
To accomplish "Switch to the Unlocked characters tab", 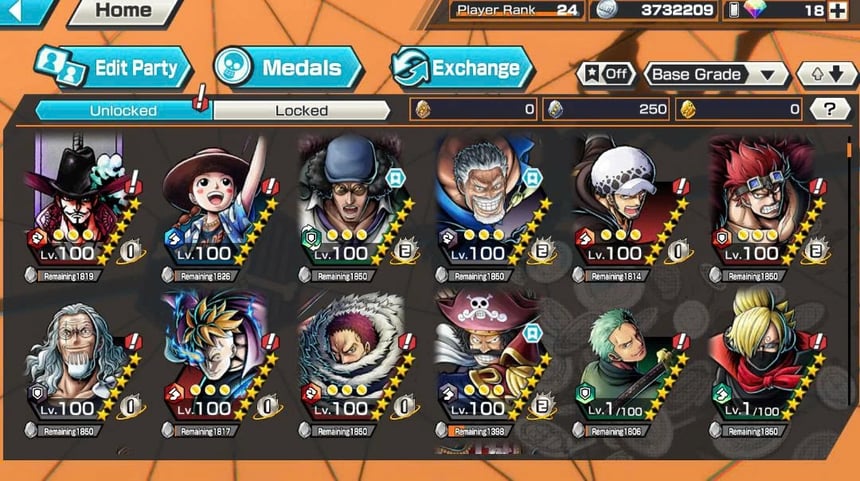I will pyautogui.click(x=123, y=110).
